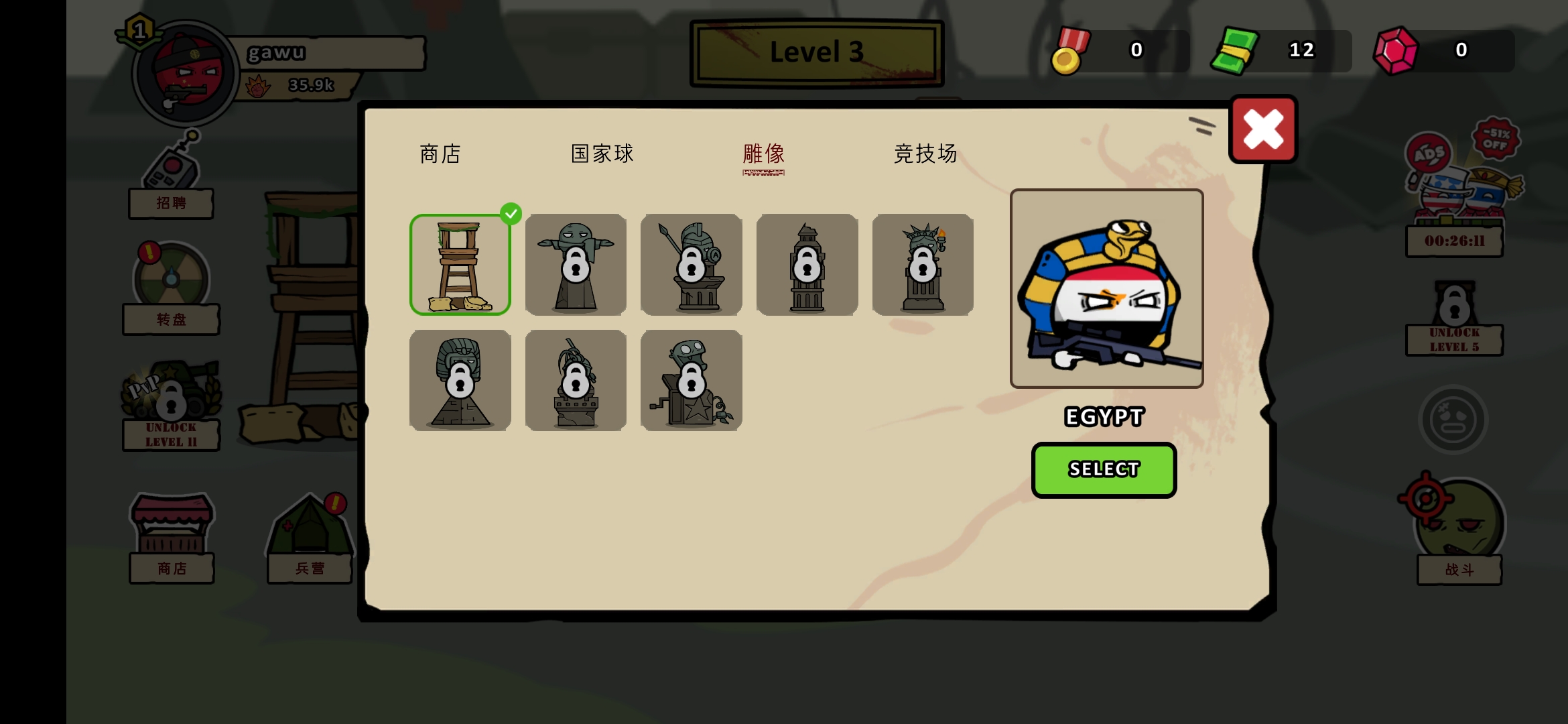Open the emoji face feature icon
This screenshot has width=1568, height=724.
tap(1452, 419)
